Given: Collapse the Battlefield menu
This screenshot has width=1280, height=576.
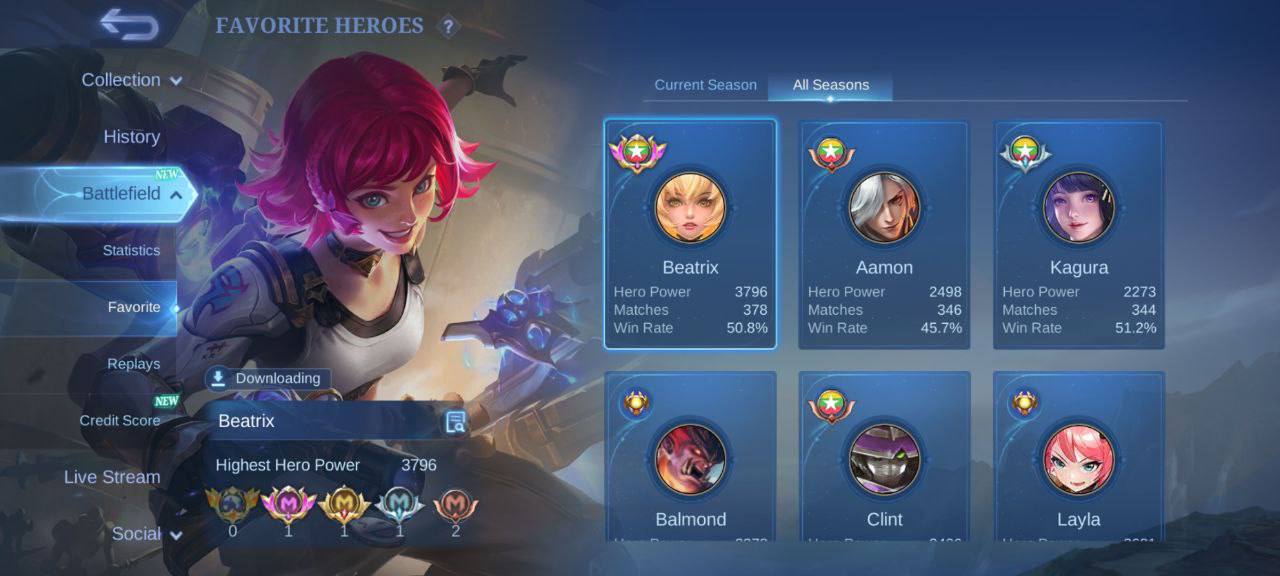Looking at the screenshot, I should pyautogui.click(x=131, y=194).
